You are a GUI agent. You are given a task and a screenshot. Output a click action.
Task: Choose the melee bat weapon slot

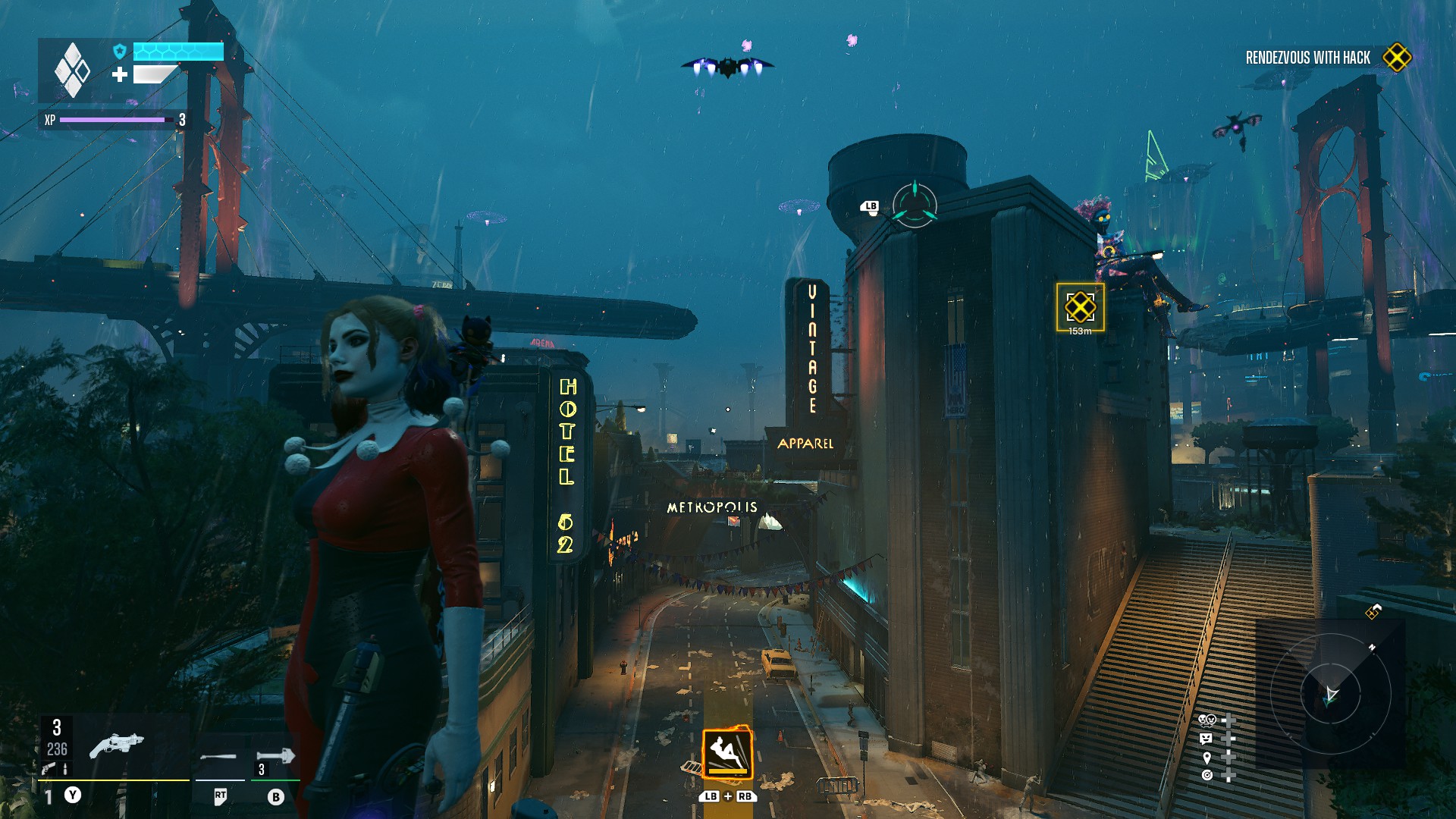click(x=218, y=757)
